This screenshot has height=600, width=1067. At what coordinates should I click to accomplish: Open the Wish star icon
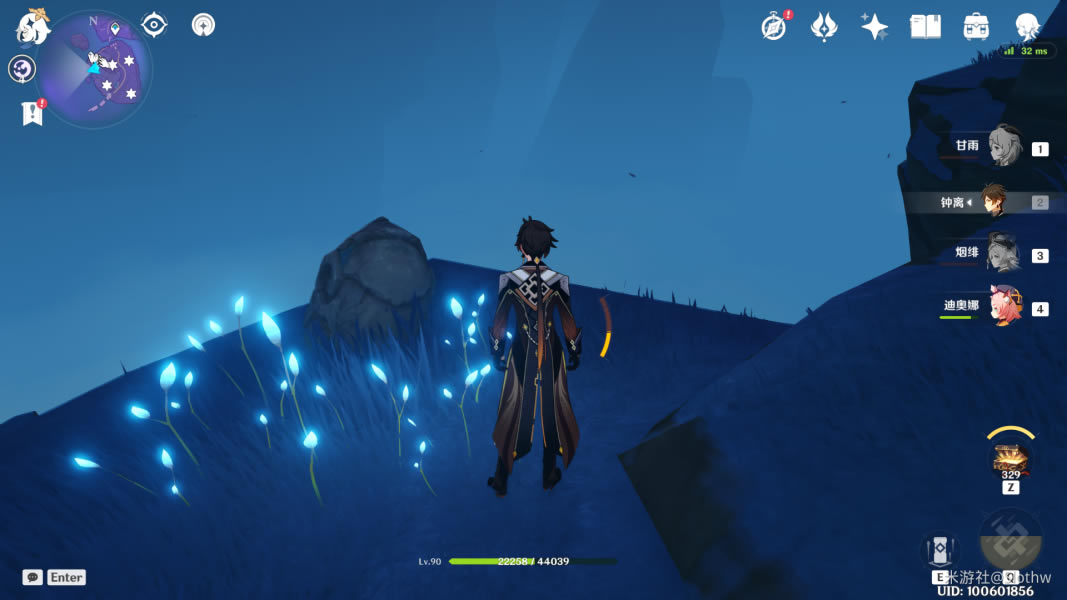(874, 27)
